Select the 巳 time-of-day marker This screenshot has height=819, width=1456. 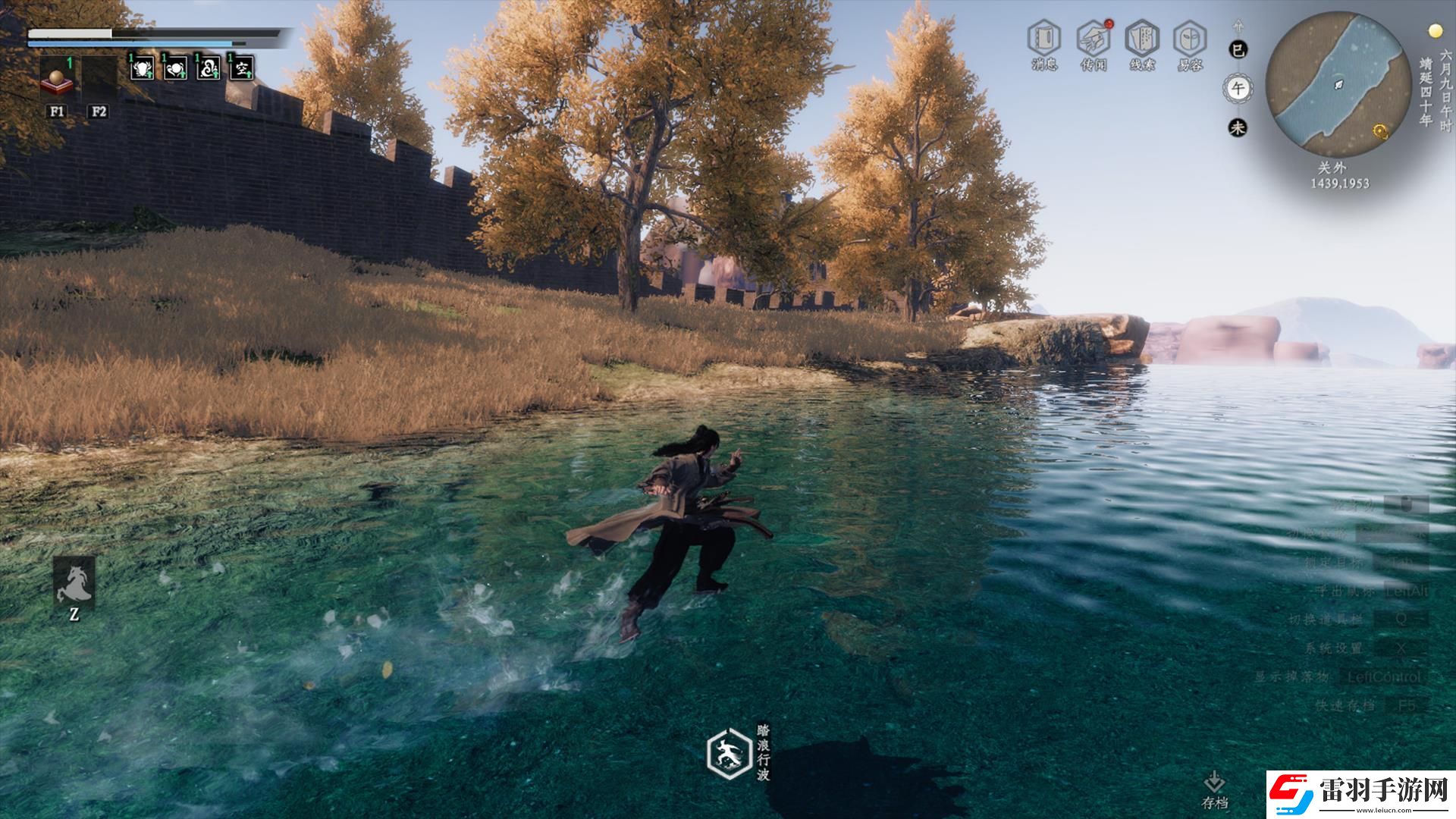1238,50
